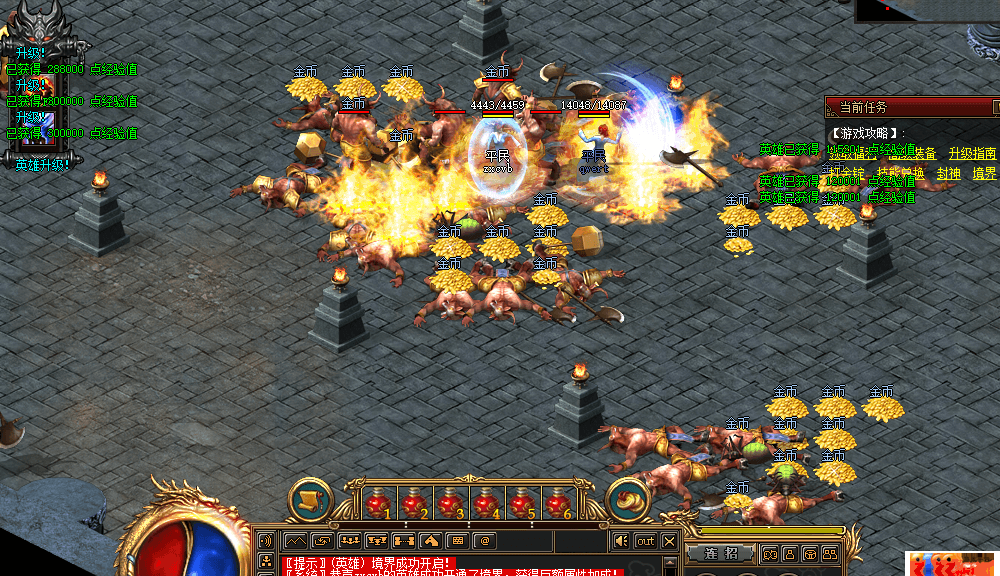Click the keyboard icon on the chat toolbar
1000x576 pixels.
point(457,541)
